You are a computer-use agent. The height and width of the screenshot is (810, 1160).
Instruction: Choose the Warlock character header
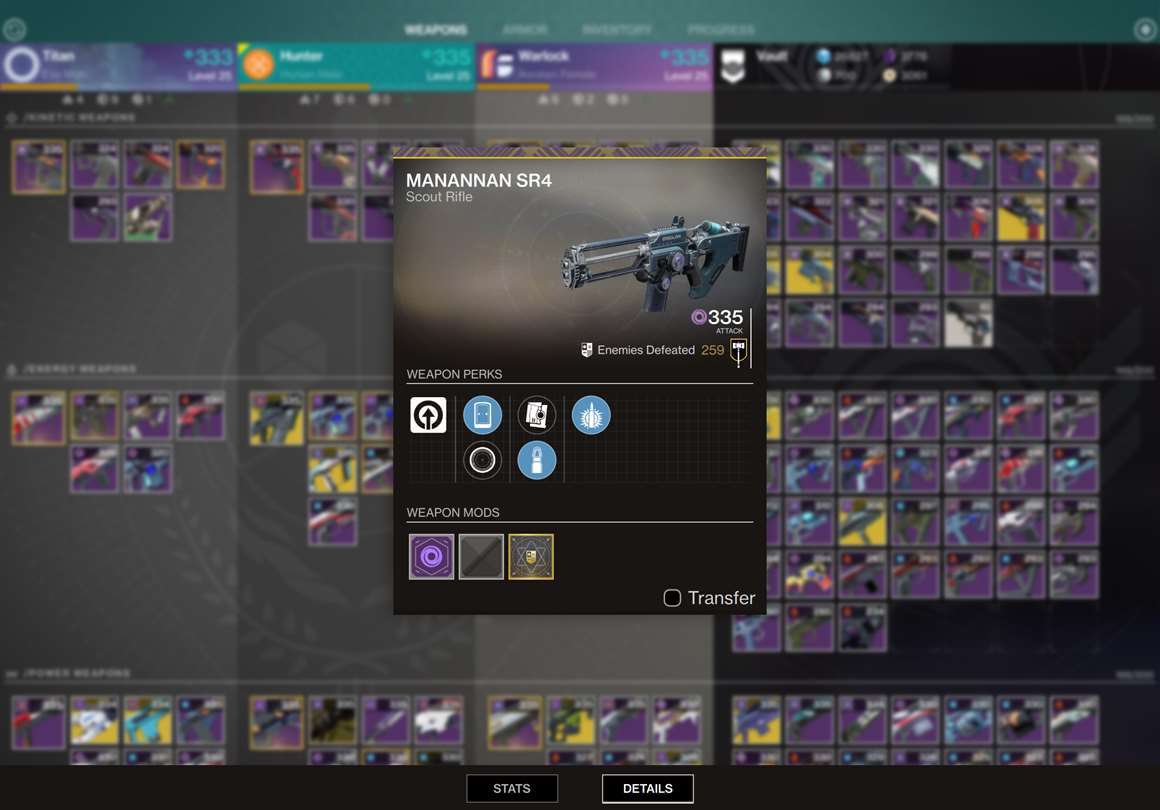[x=594, y=65]
